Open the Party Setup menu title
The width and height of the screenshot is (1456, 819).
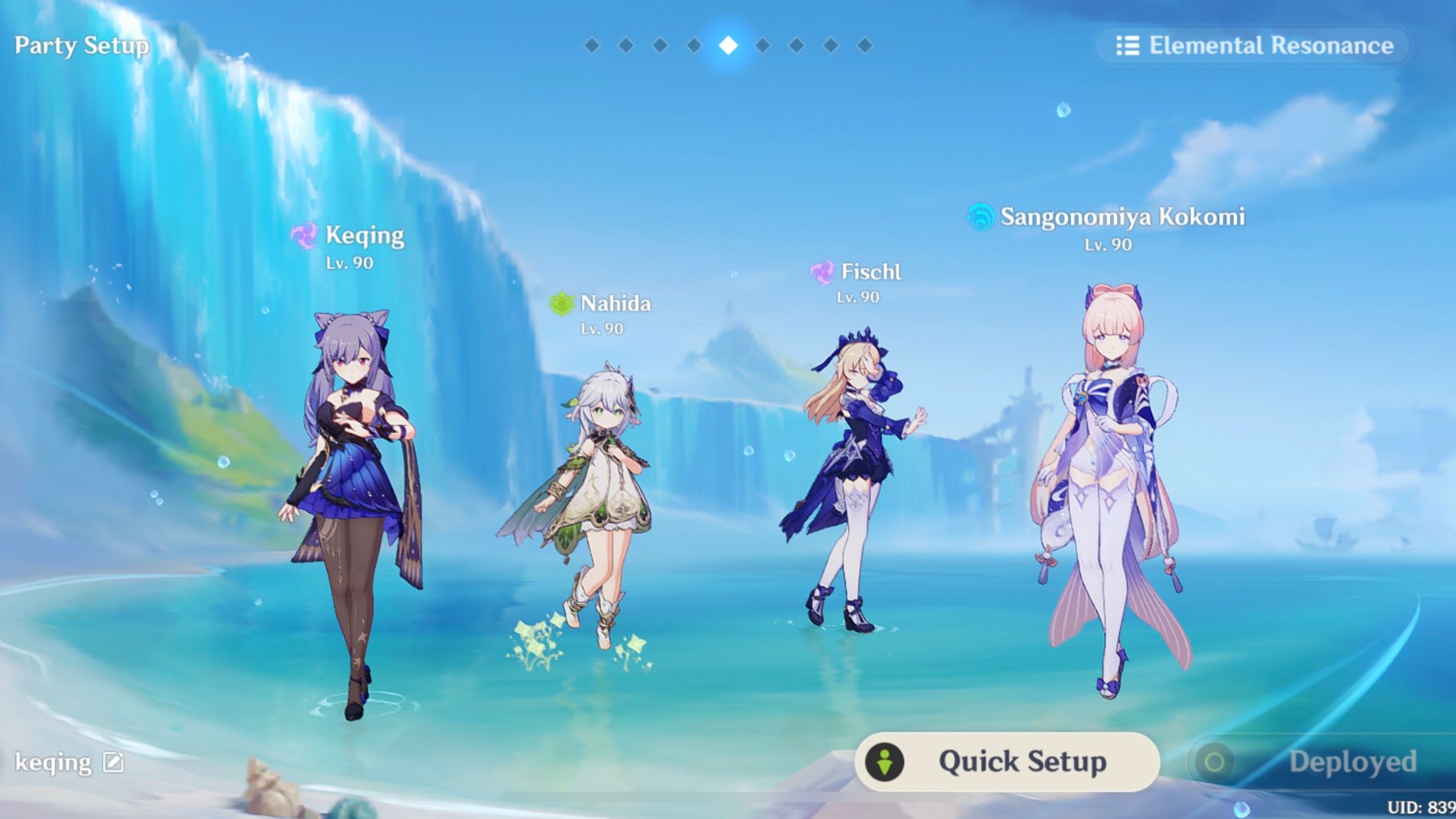[81, 46]
